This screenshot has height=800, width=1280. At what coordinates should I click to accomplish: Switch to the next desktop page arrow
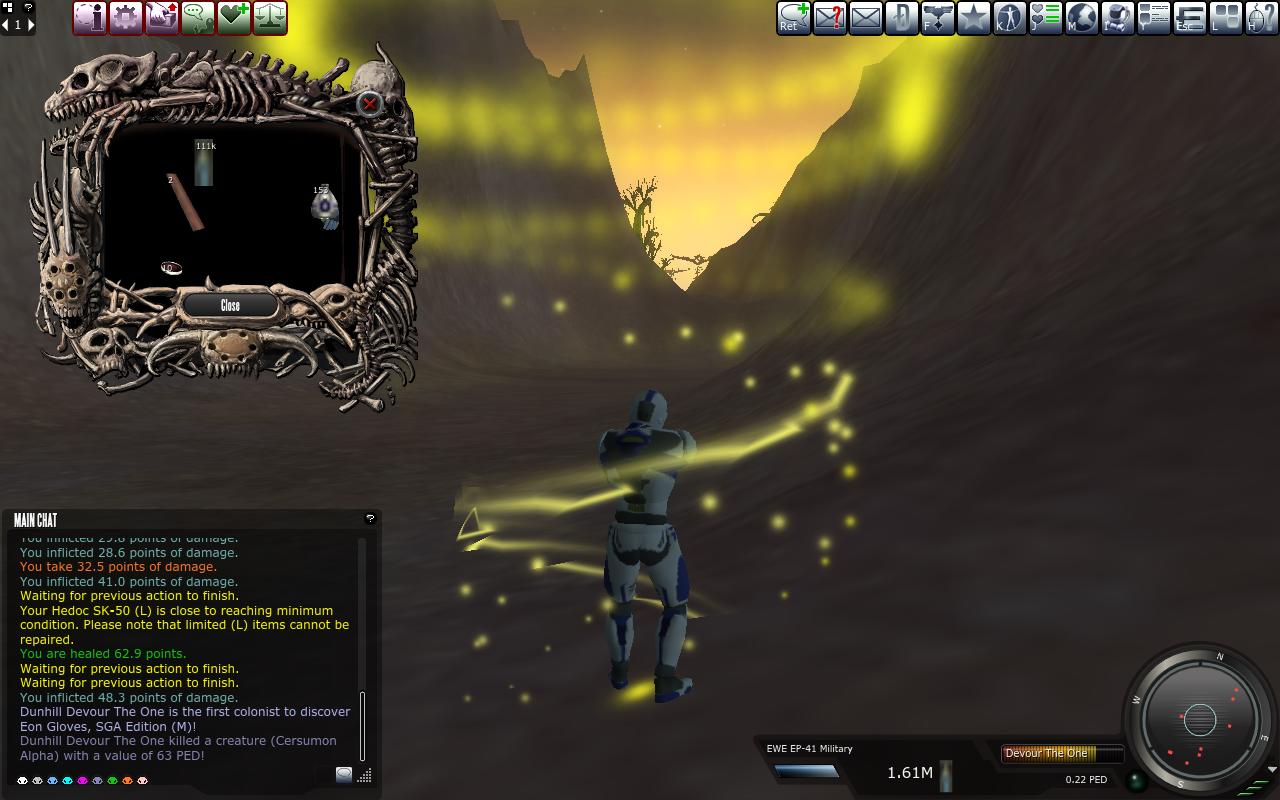point(31,24)
